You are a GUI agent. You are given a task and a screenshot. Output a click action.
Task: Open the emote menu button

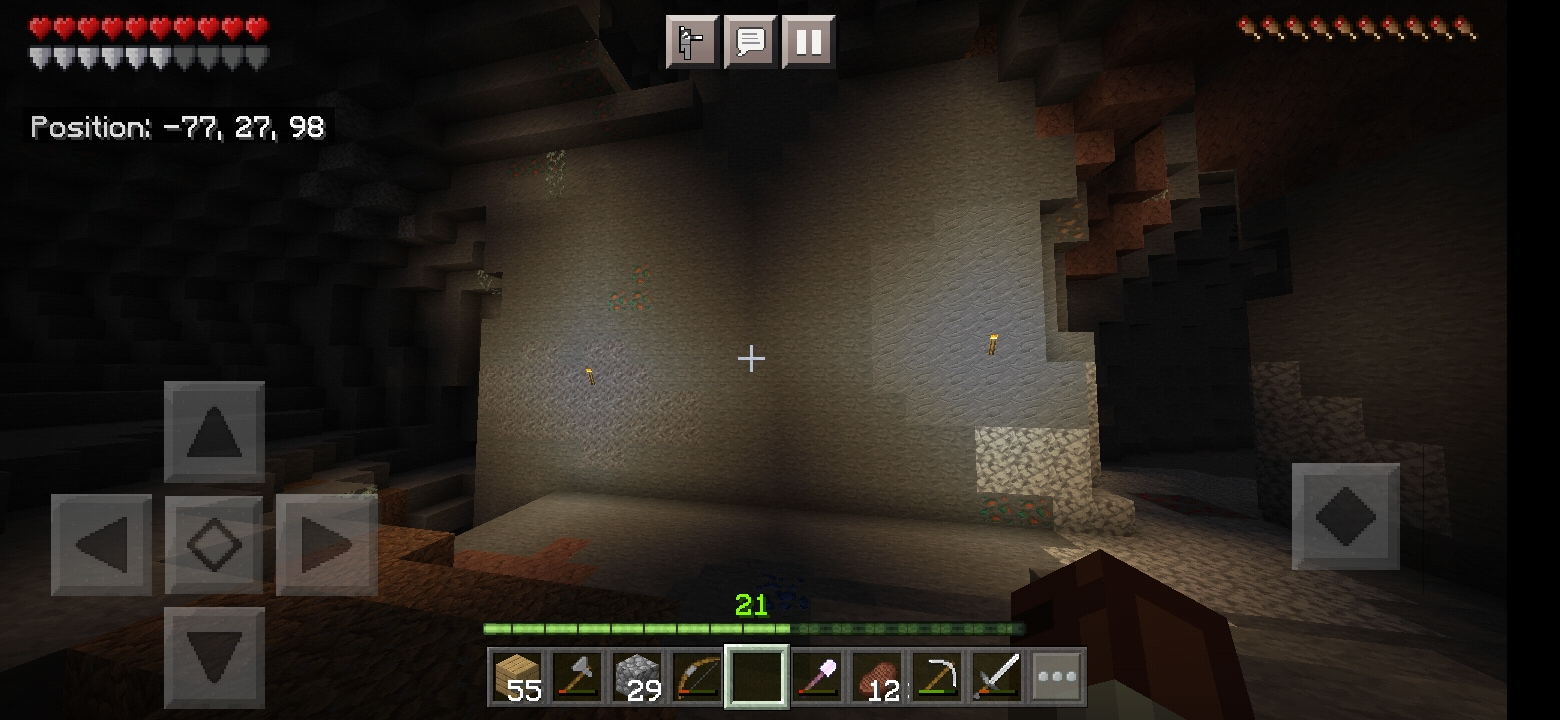(692, 42)
